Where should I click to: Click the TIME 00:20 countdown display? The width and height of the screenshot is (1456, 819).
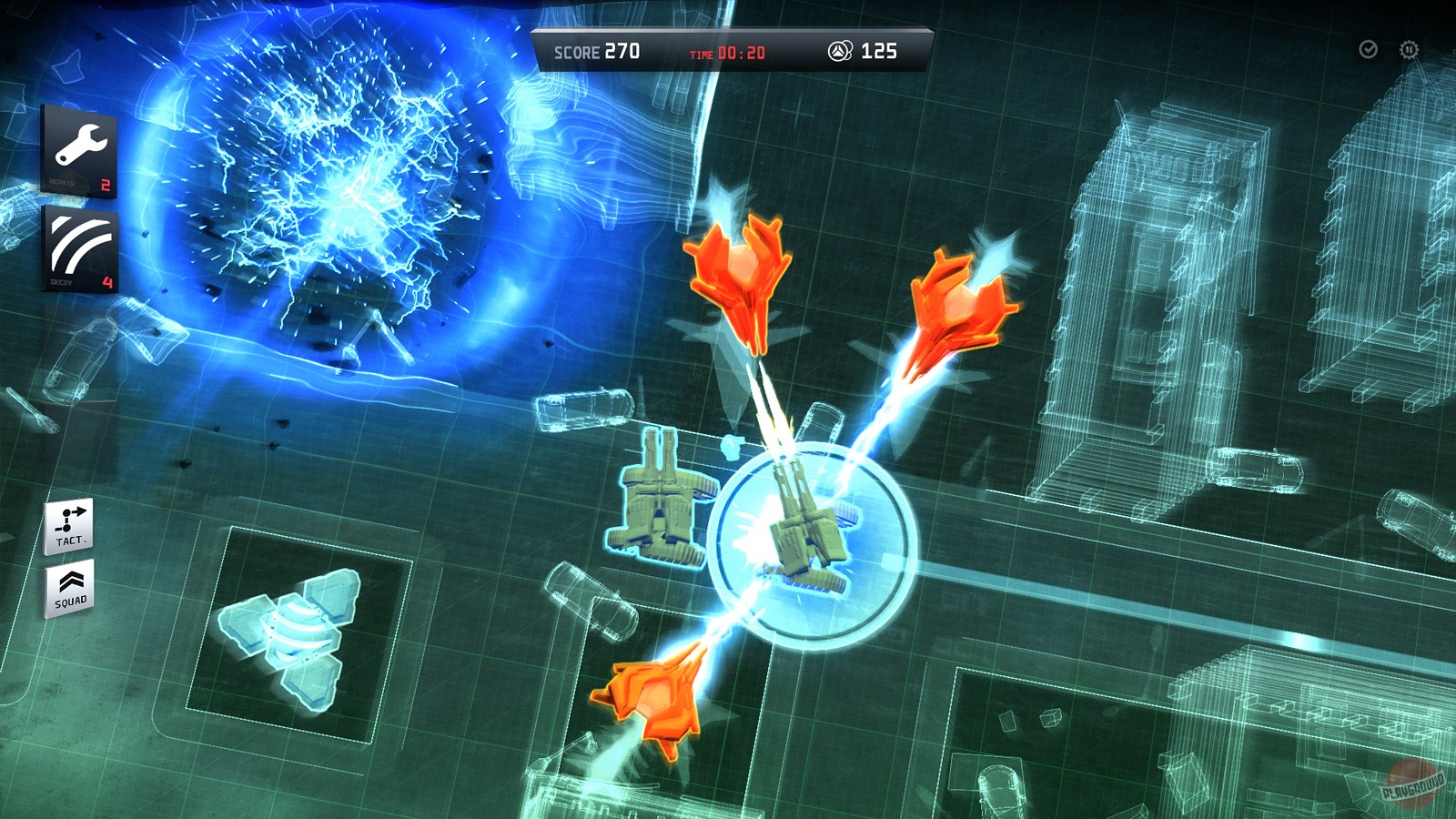pos(728,52)
